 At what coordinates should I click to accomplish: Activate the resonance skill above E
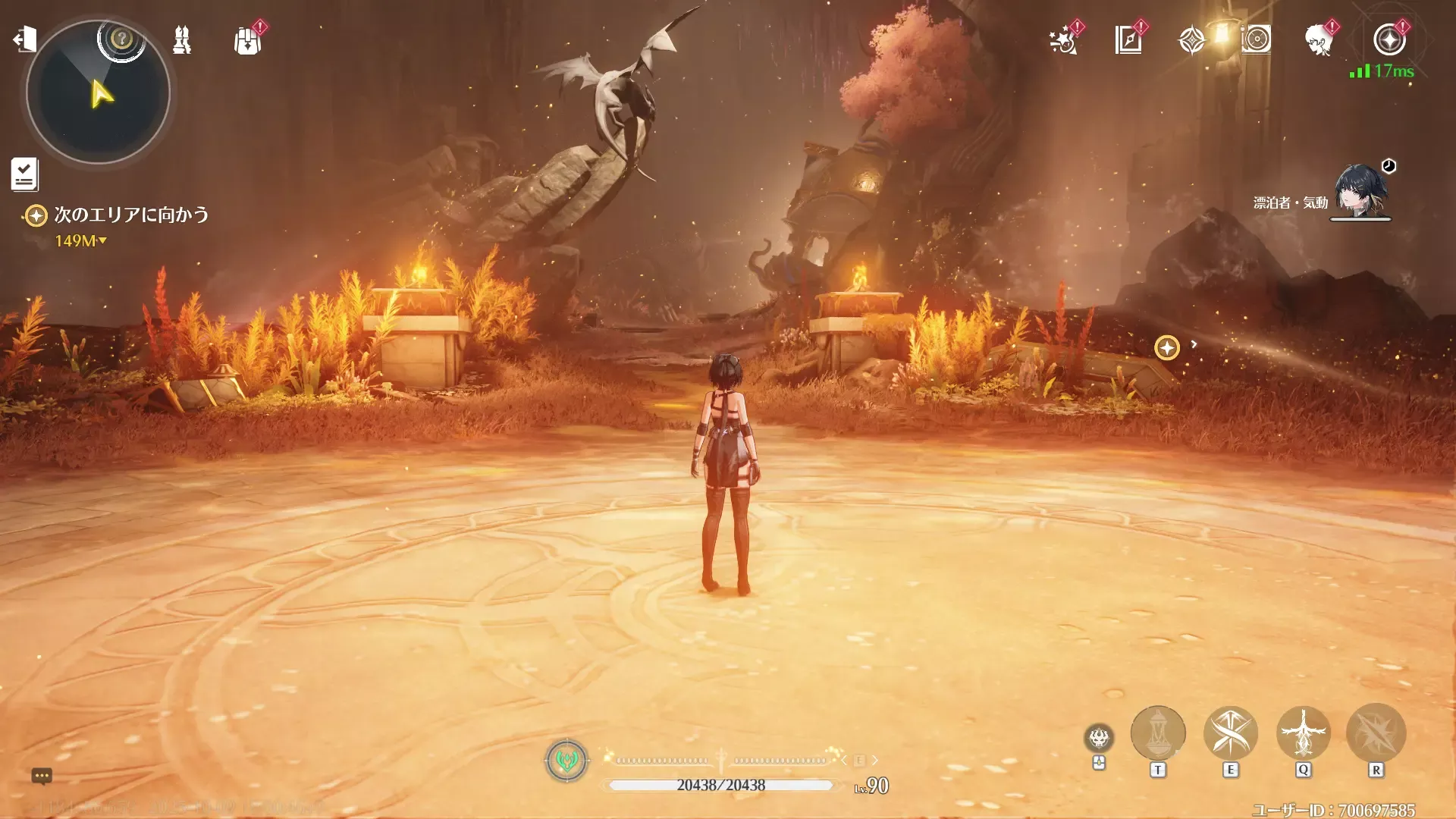(1230, 733)
